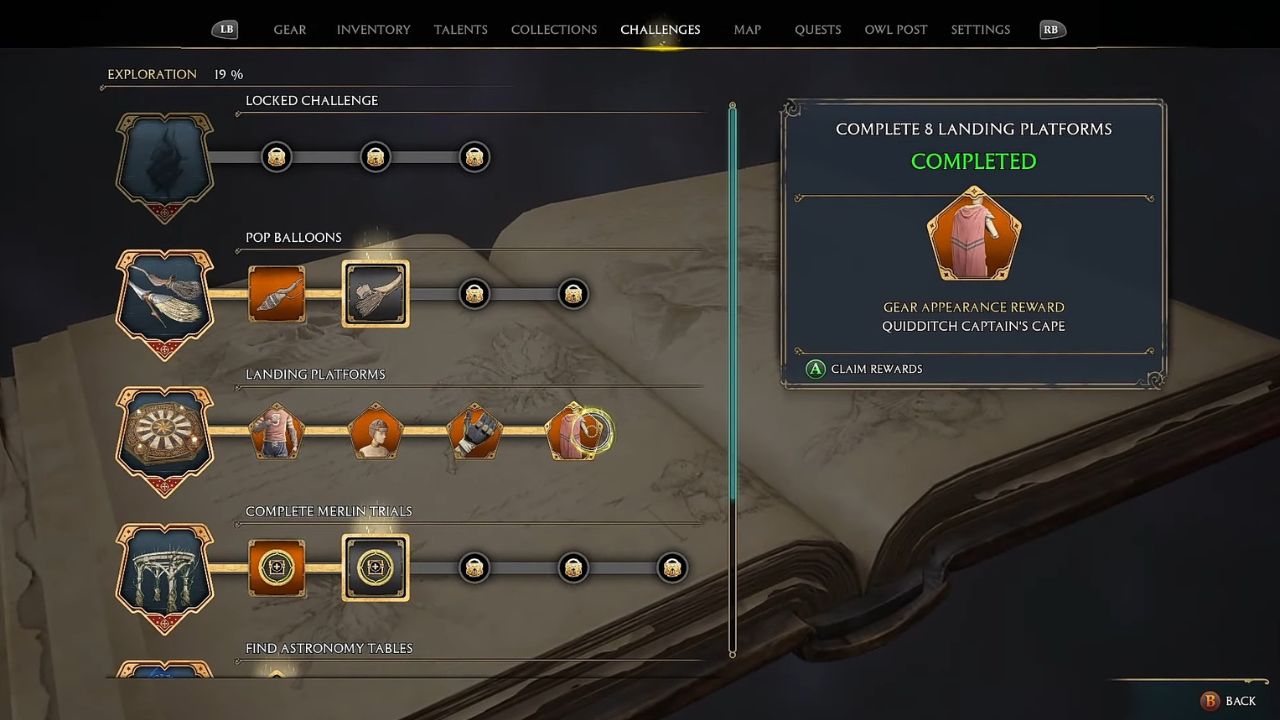The width and height of the screenshot is (1280, 720).
Task: Select the striped sweater reward tile
Action: point(277,432)
